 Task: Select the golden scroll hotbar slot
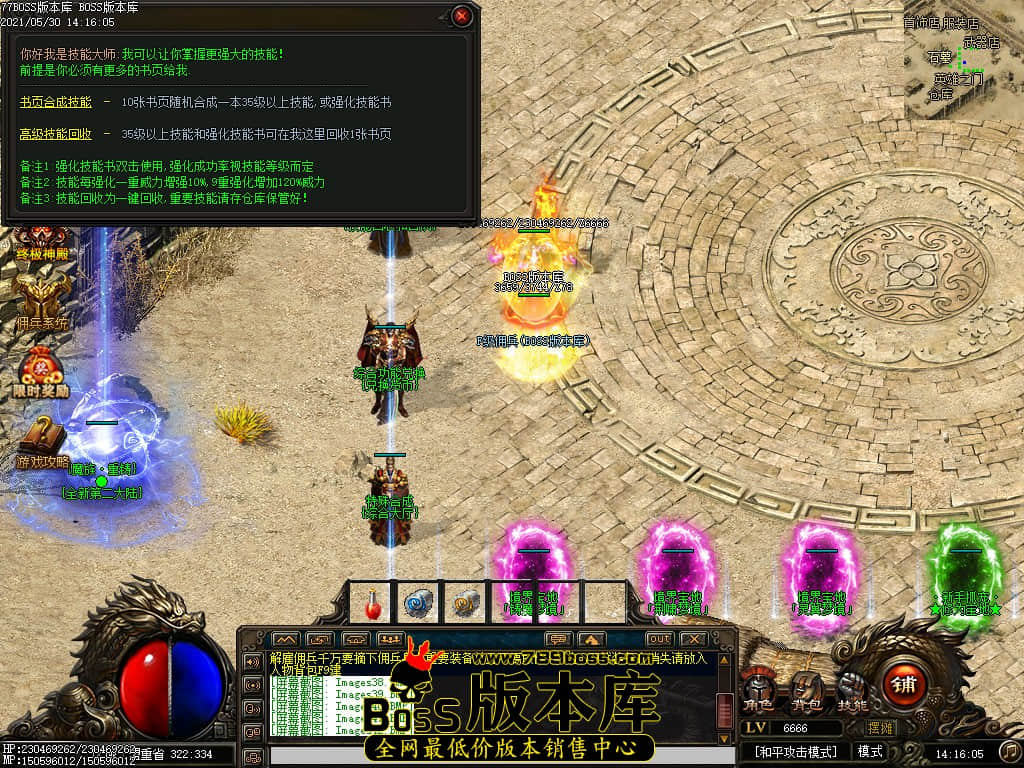[464, 603]
